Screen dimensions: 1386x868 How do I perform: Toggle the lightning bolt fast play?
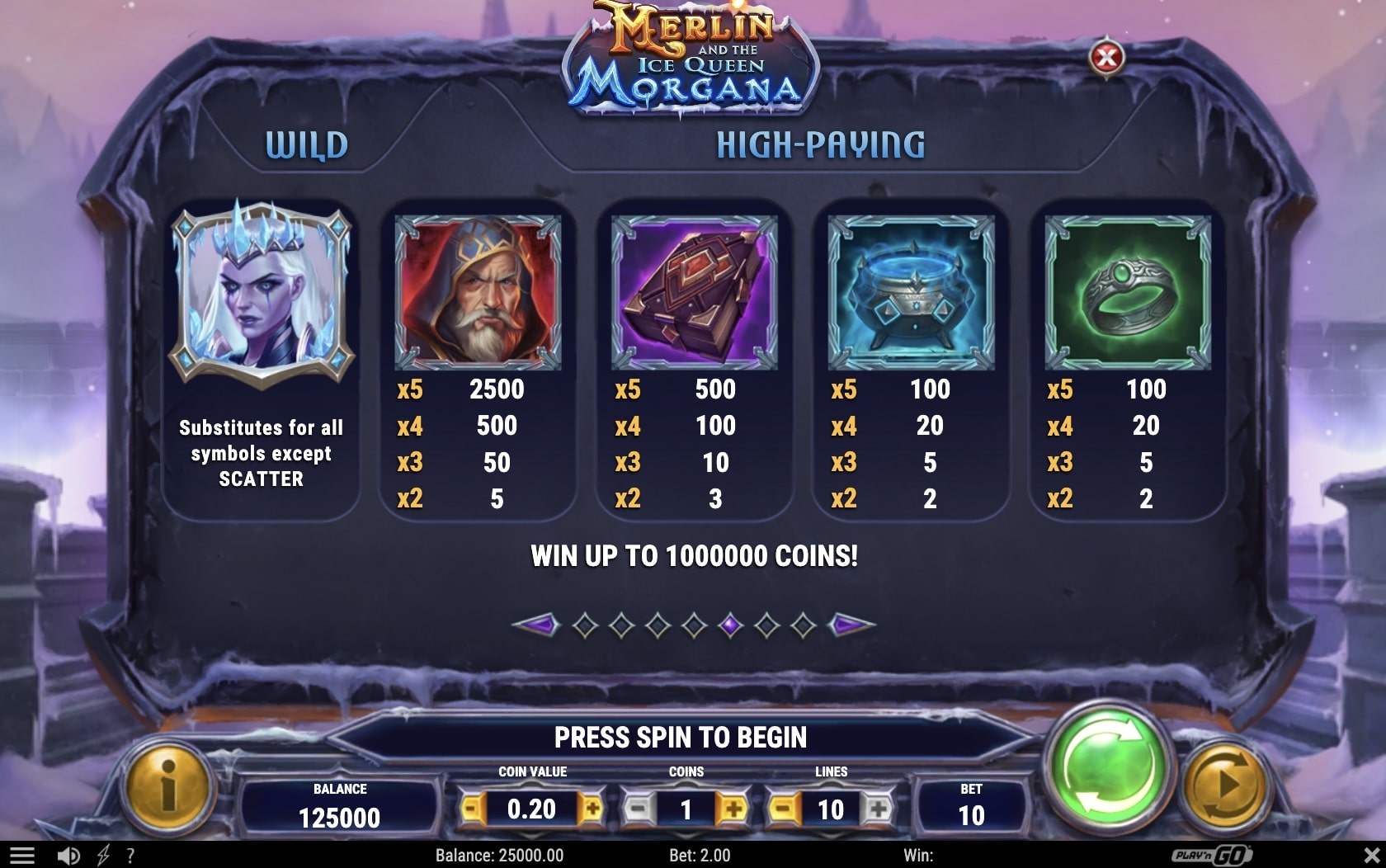103,856
